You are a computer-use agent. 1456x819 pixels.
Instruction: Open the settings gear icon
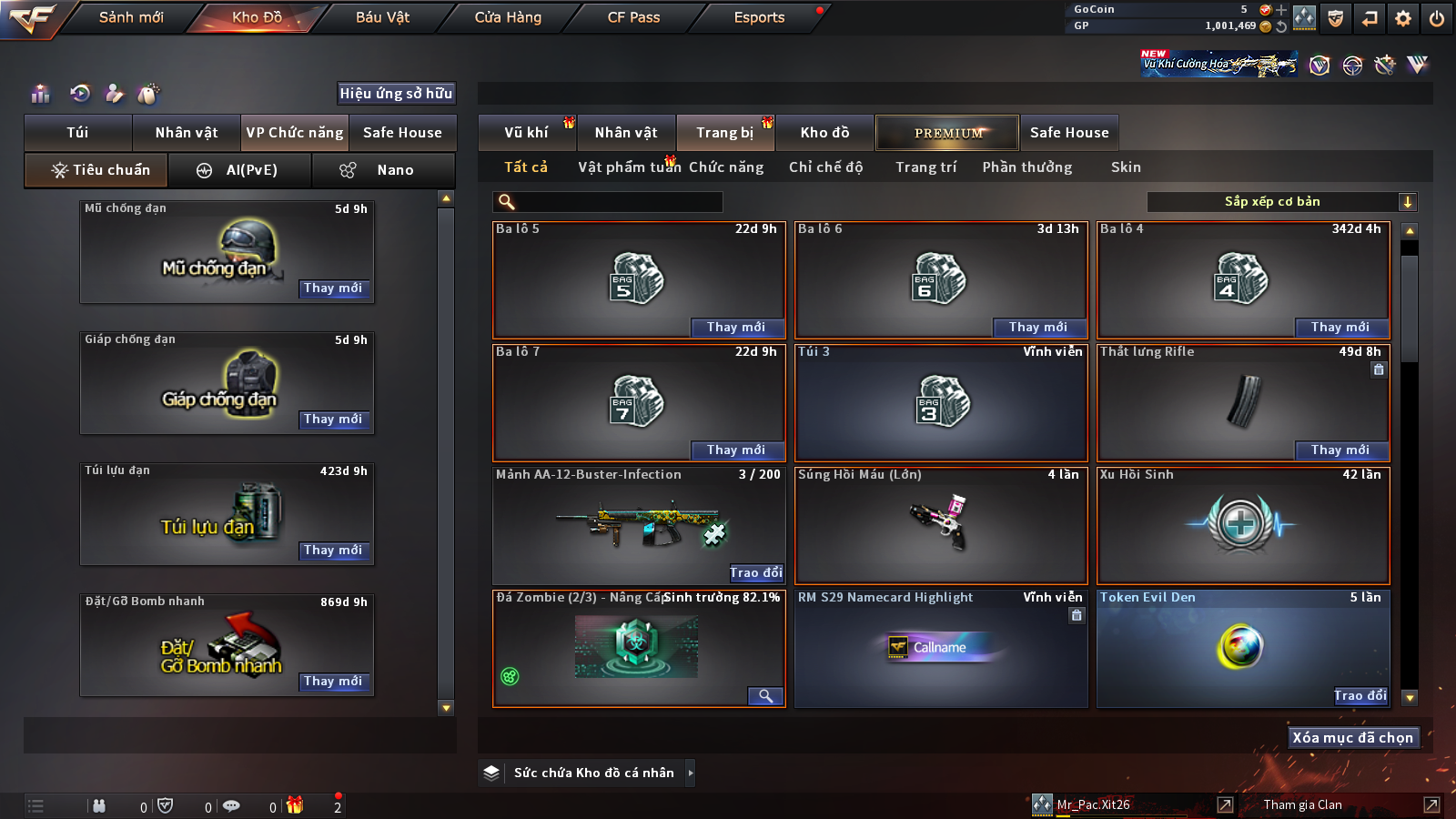(x=1403, y=18)
